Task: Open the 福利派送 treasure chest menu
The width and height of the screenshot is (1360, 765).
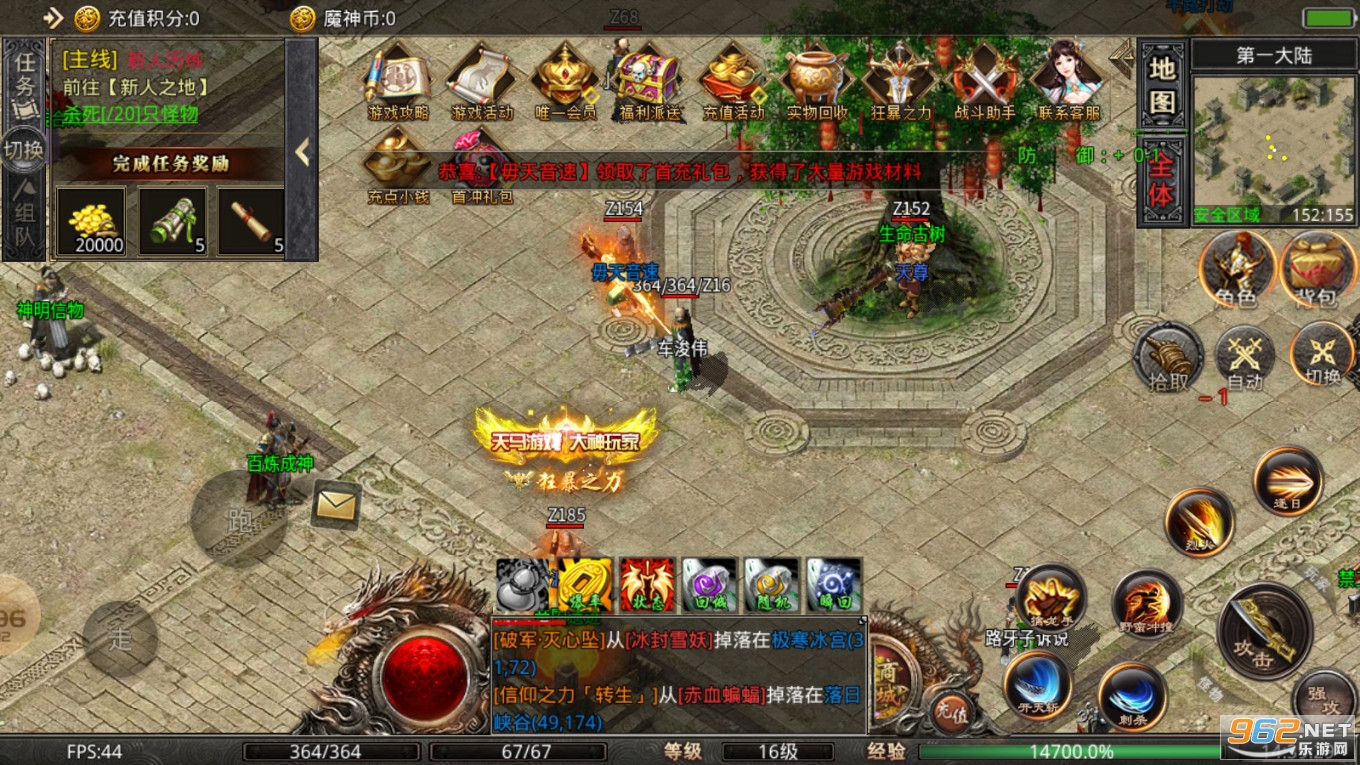Action: (650, 82)
